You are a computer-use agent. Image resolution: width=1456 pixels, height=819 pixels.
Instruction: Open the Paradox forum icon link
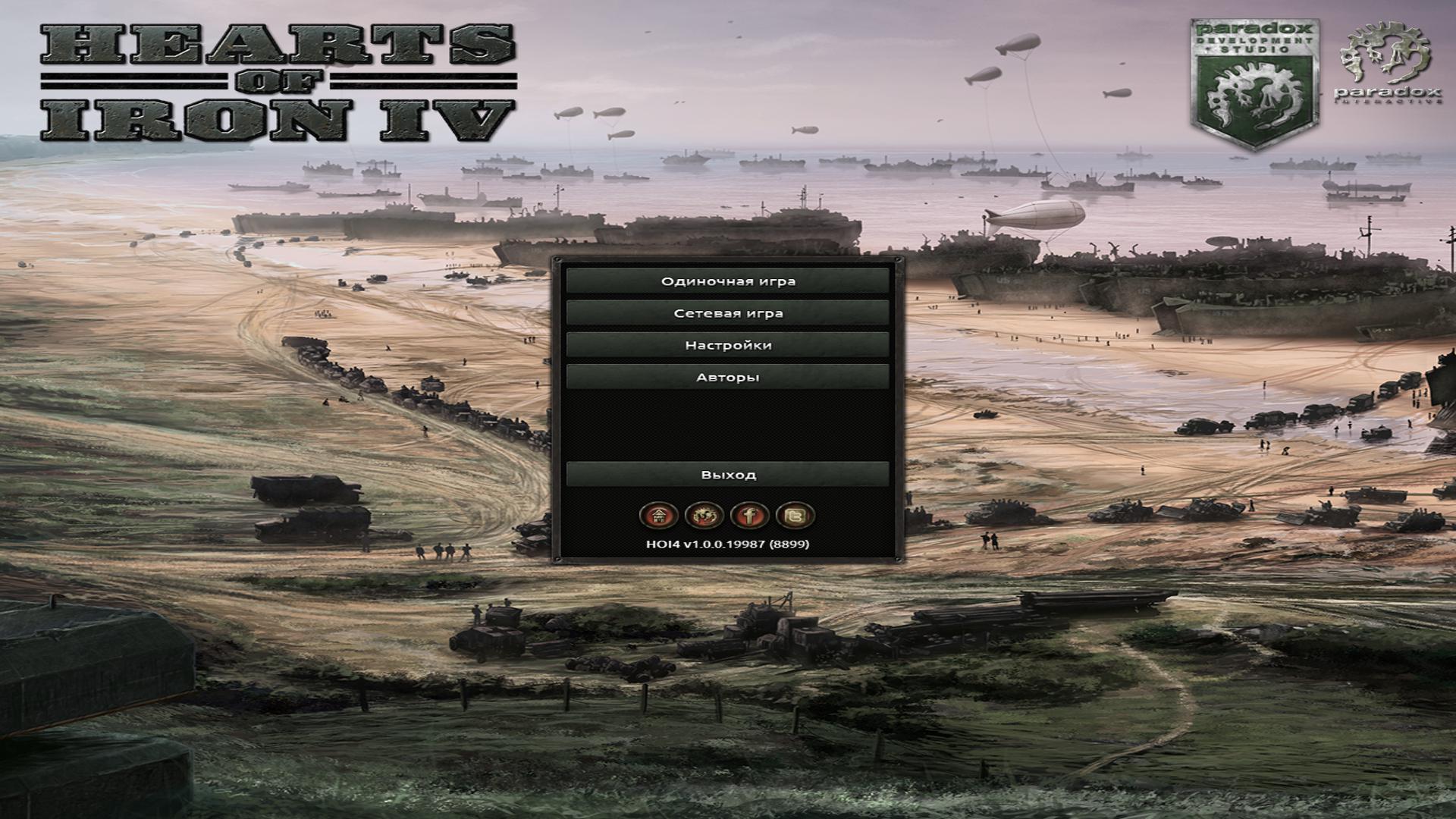[704, 516]
